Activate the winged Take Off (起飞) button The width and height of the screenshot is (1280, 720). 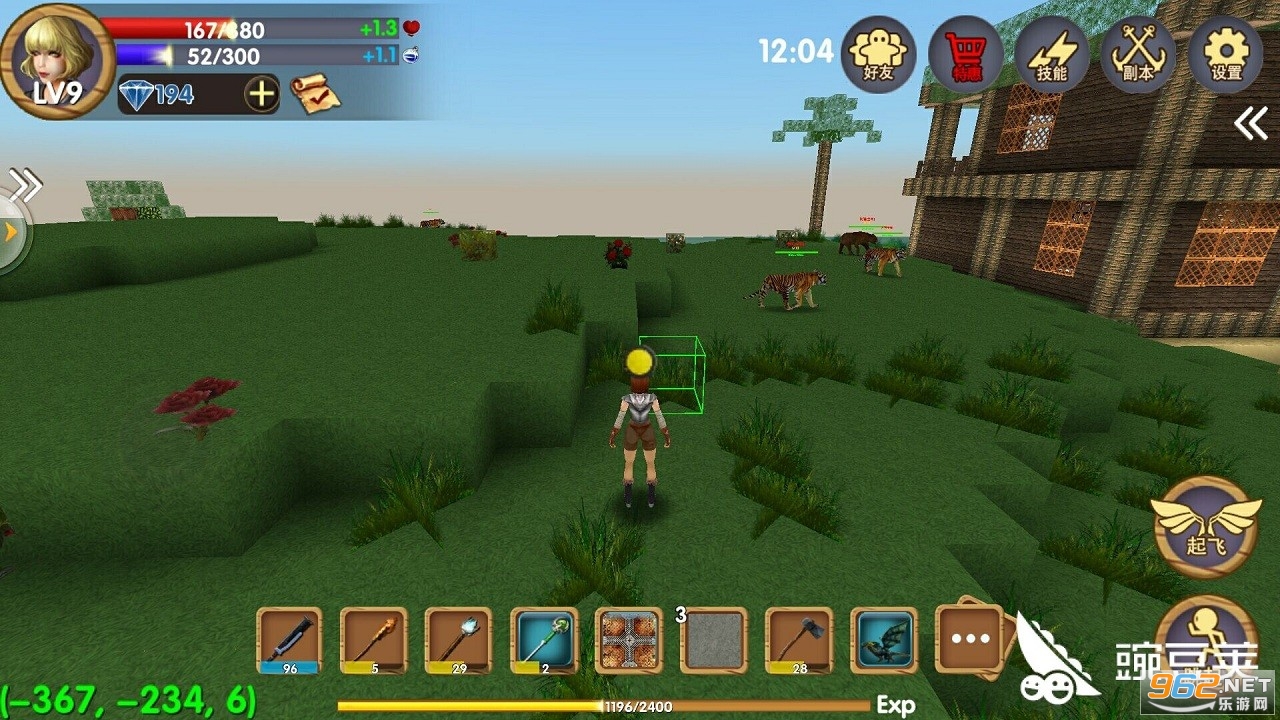[x=1206, y=526]
